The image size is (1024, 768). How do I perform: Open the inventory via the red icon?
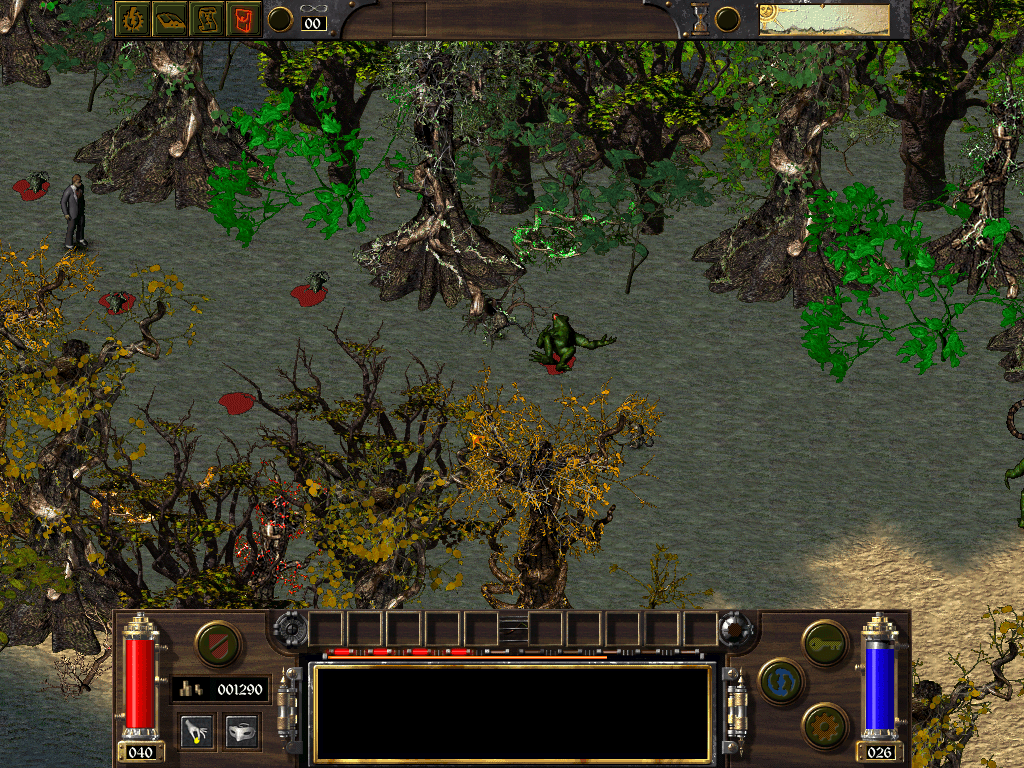[243, 19]
